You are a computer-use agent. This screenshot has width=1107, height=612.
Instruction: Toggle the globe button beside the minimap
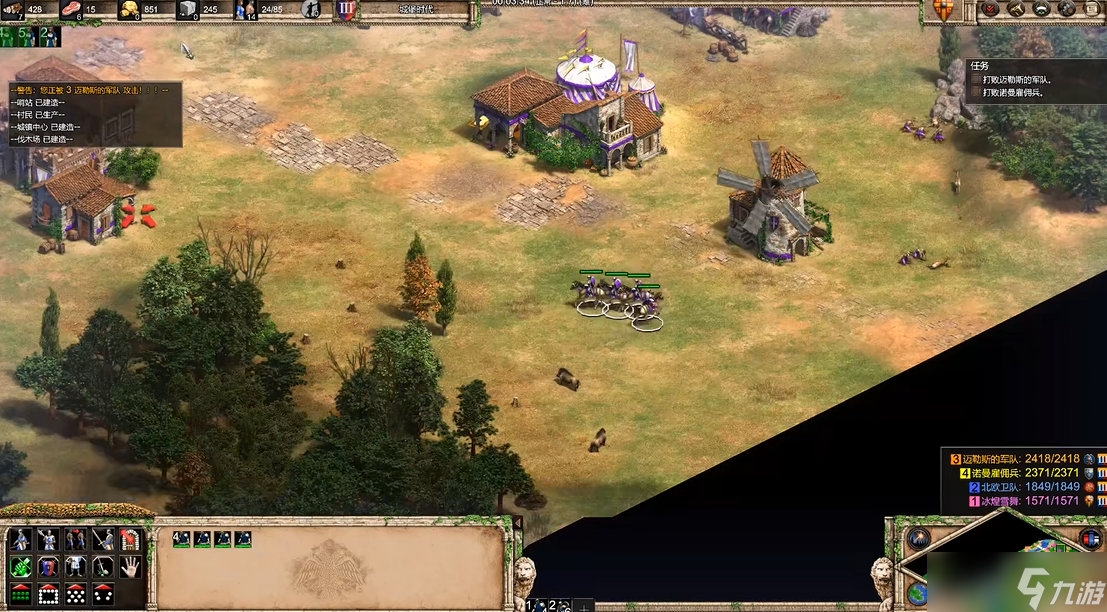pyautogui.click(x=917, y=592)
